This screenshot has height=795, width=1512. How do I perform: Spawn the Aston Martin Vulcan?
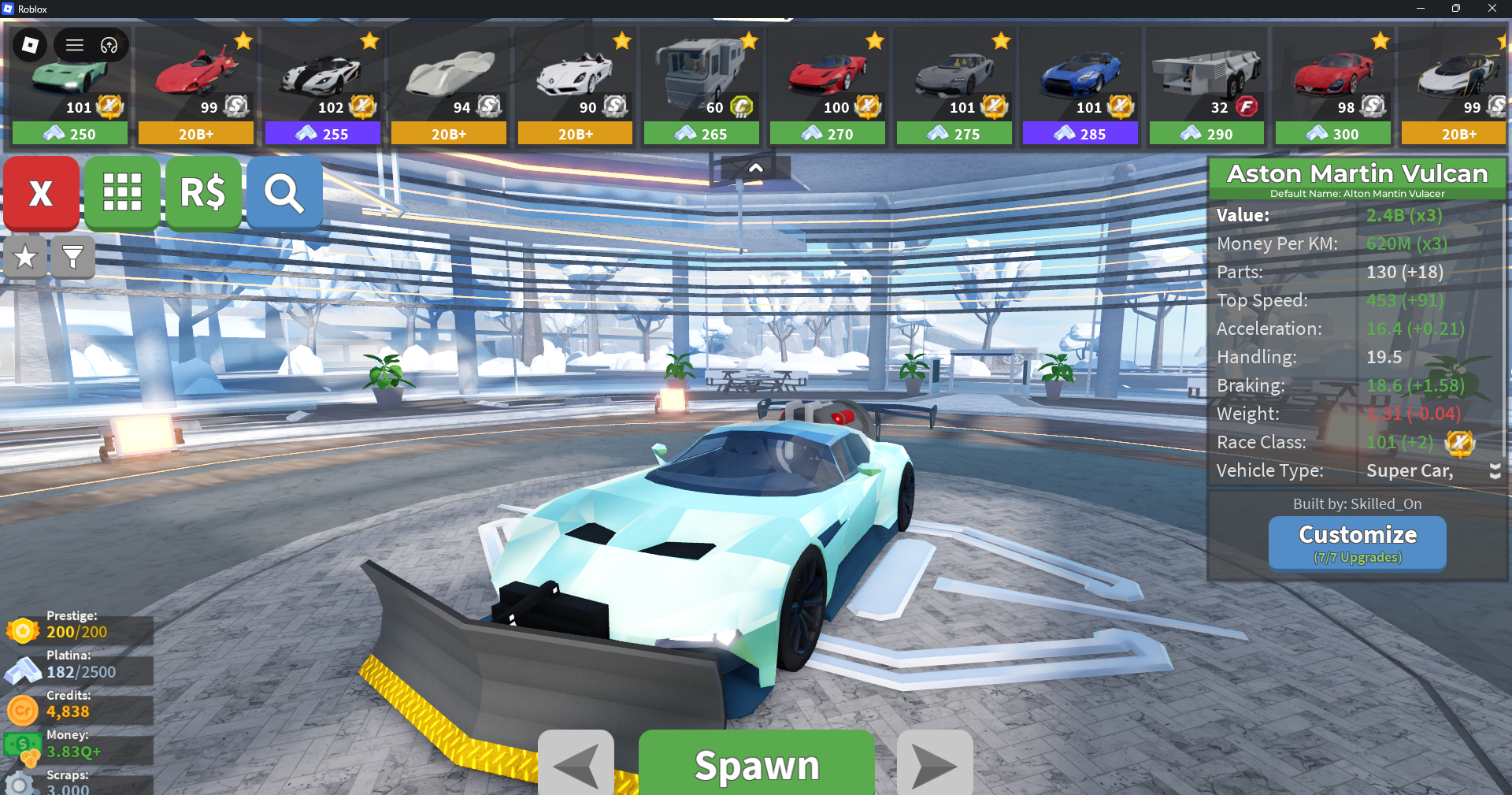point(756,764)
